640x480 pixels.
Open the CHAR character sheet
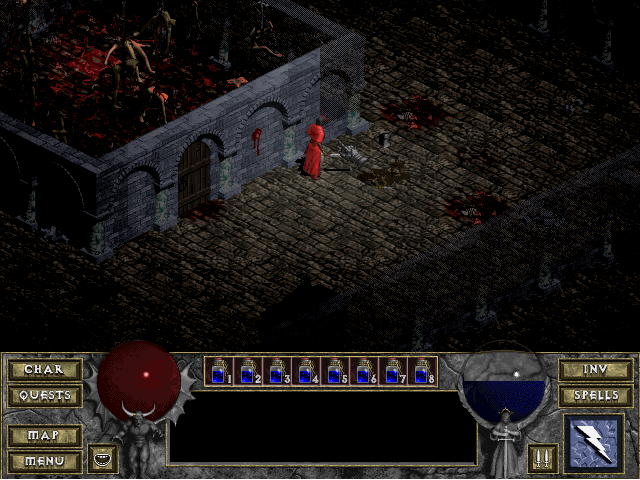44,370
